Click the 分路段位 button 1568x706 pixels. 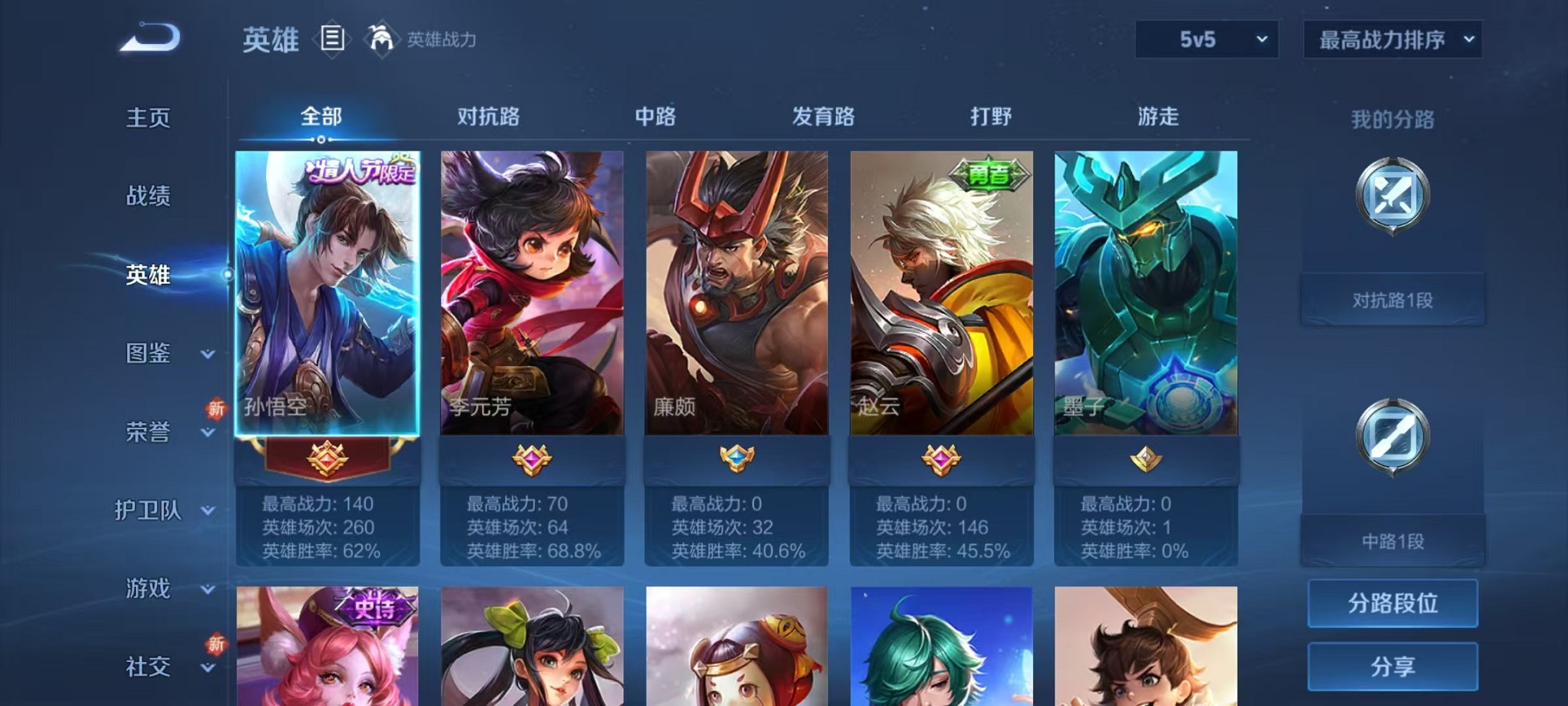pos(1393,604)
